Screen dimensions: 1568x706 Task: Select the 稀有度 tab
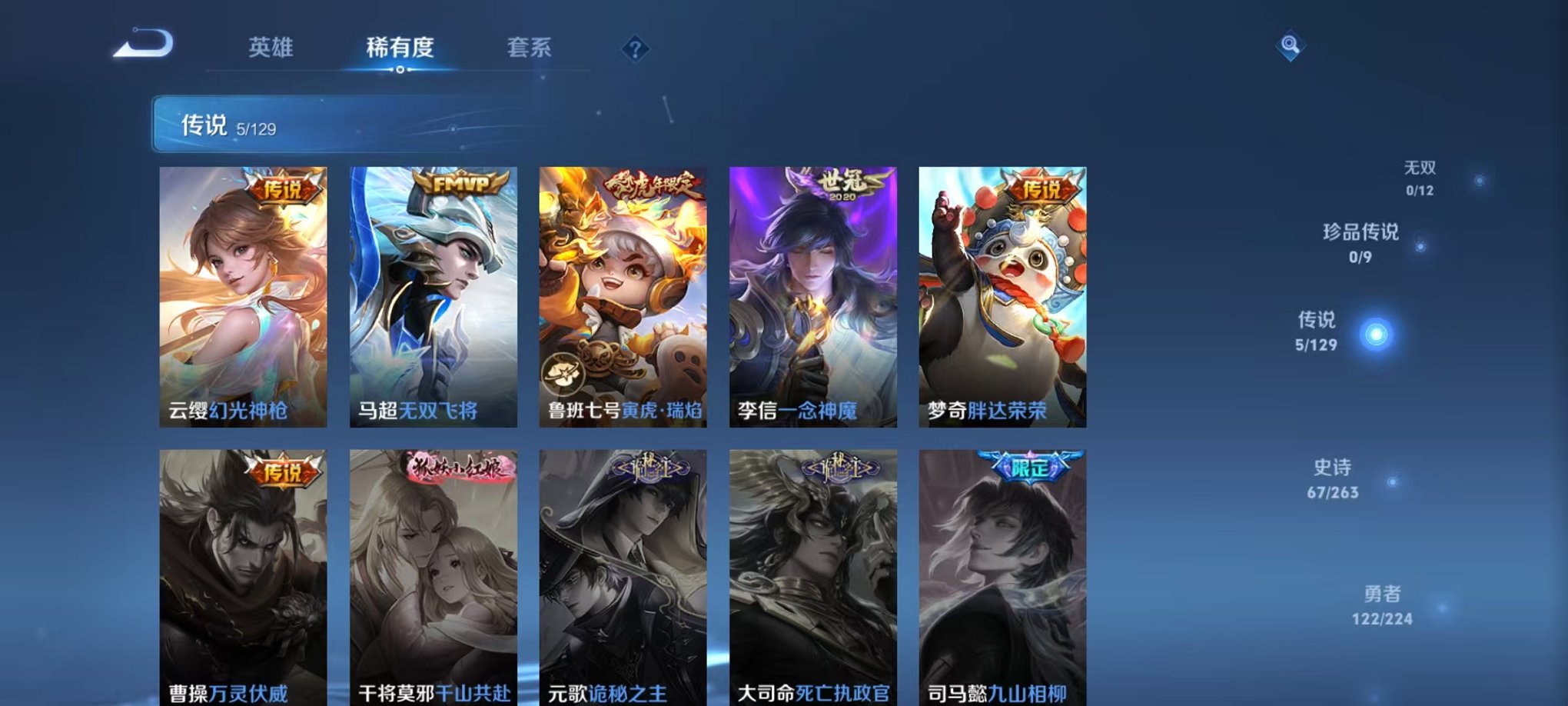click(400, 48)
